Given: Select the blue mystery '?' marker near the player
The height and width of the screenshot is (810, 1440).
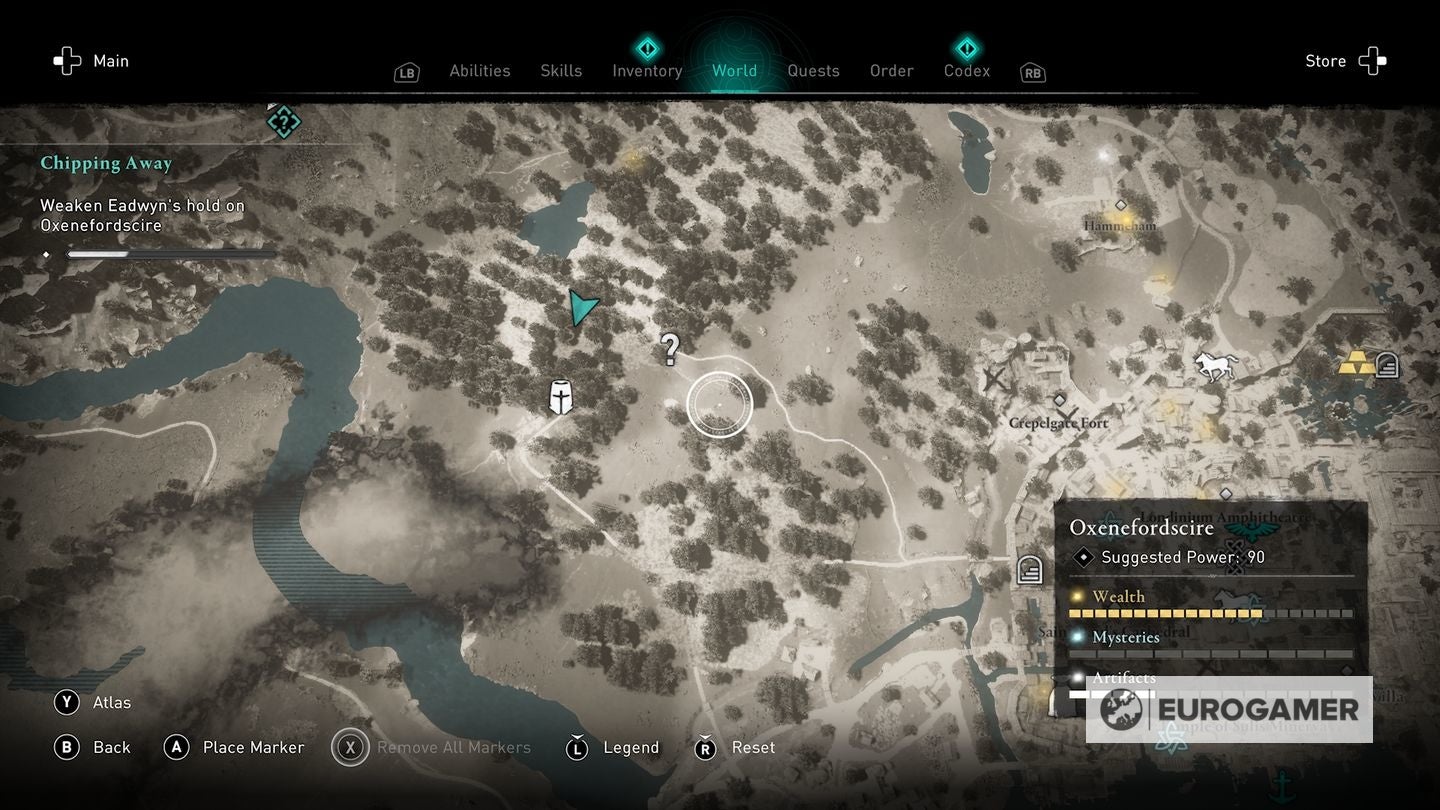Looking at the screenshot, I should [670, 350].
